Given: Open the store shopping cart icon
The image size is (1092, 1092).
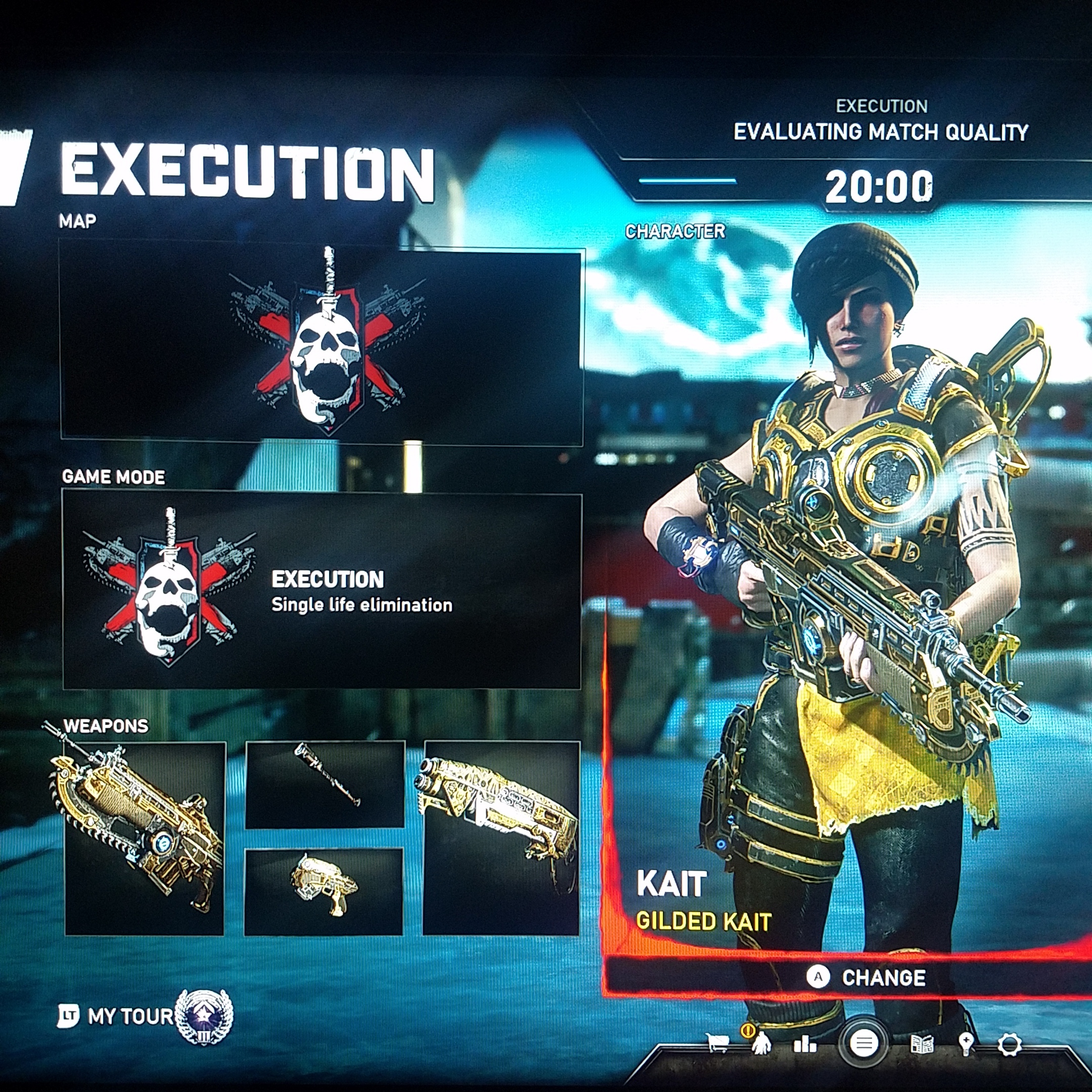Looking at the screenshot, I should click(717, 1043).
